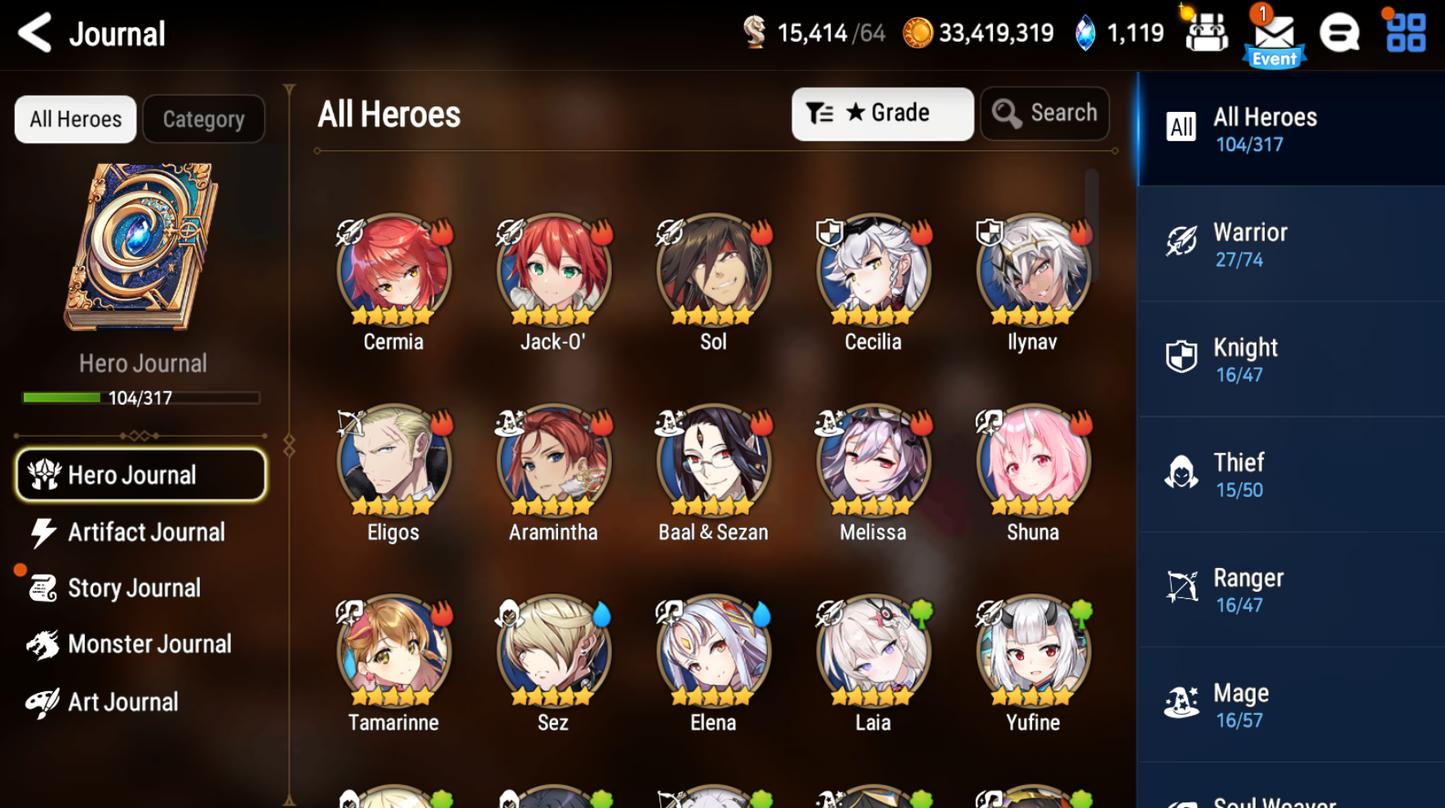Click the Hero Journal progress bar
1445x808 pixels.
click(140, 398)
